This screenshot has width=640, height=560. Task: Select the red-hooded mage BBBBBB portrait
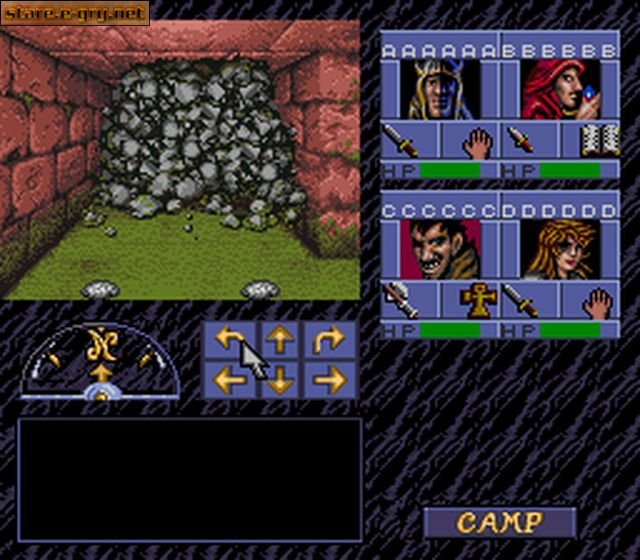tap(560, 90)
